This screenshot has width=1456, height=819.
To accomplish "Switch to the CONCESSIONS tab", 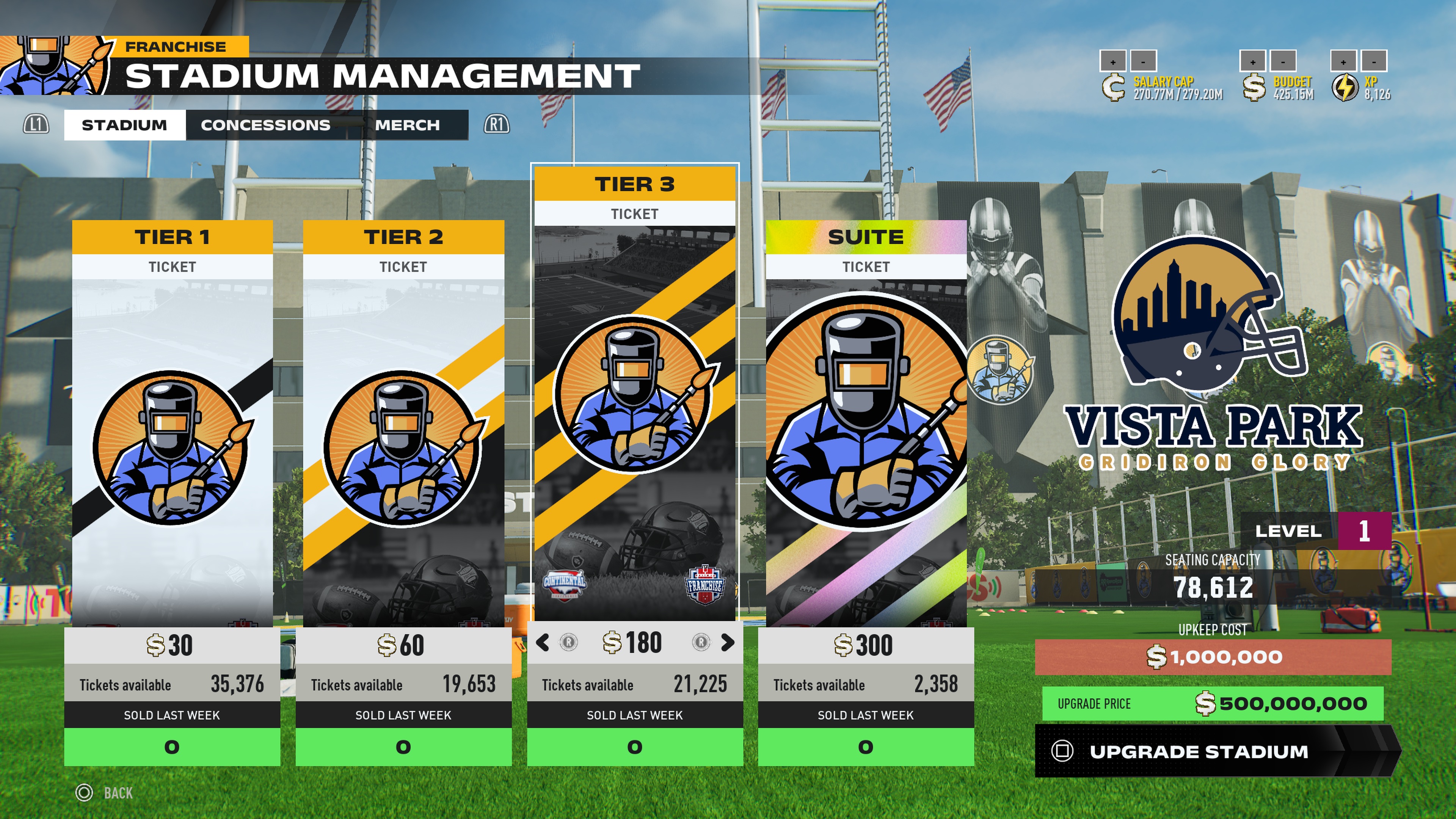I will point(265,125).
